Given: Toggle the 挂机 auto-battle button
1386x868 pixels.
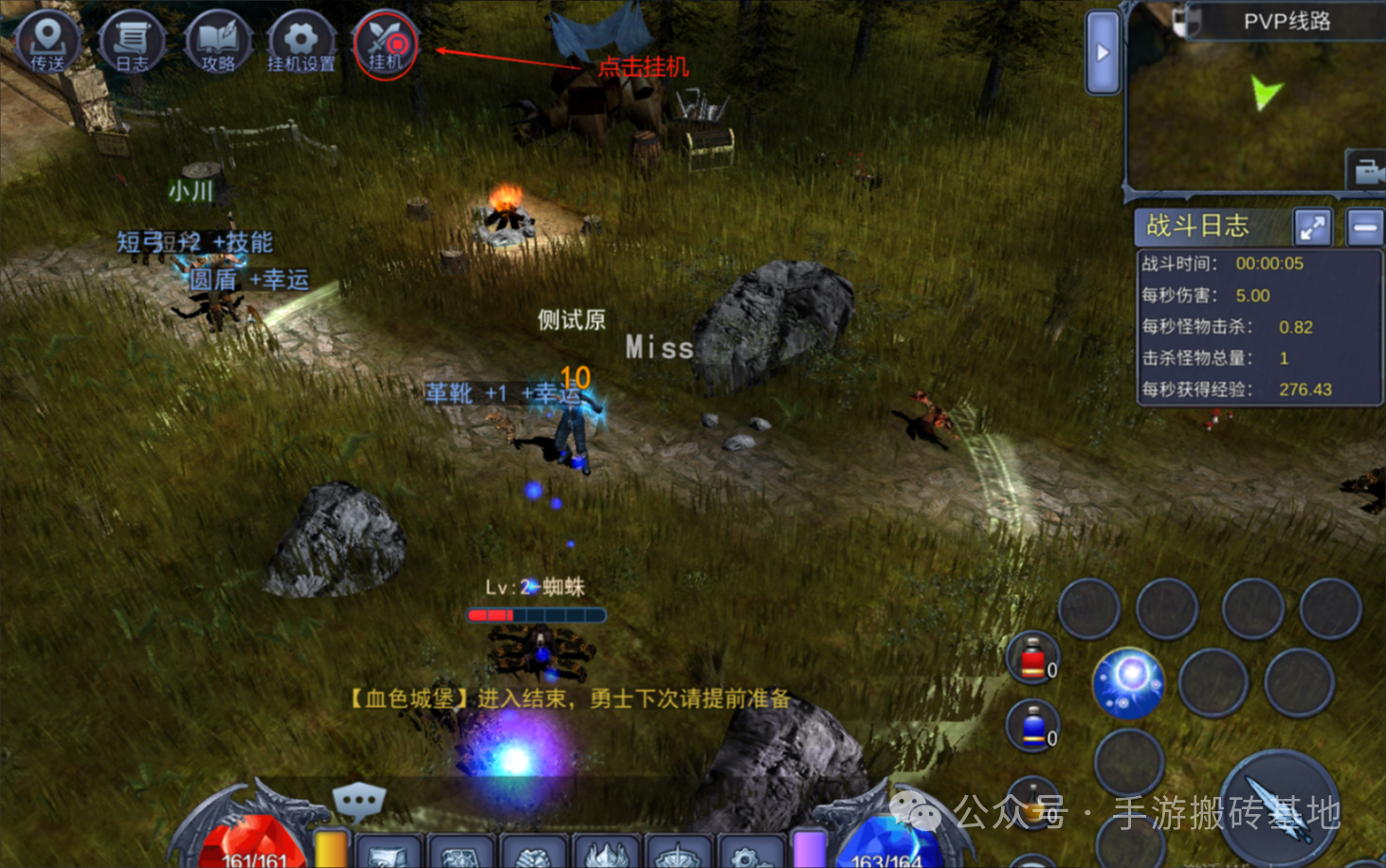Looking at the screenshot, I should pyautogui.click(x=385, y=45).
